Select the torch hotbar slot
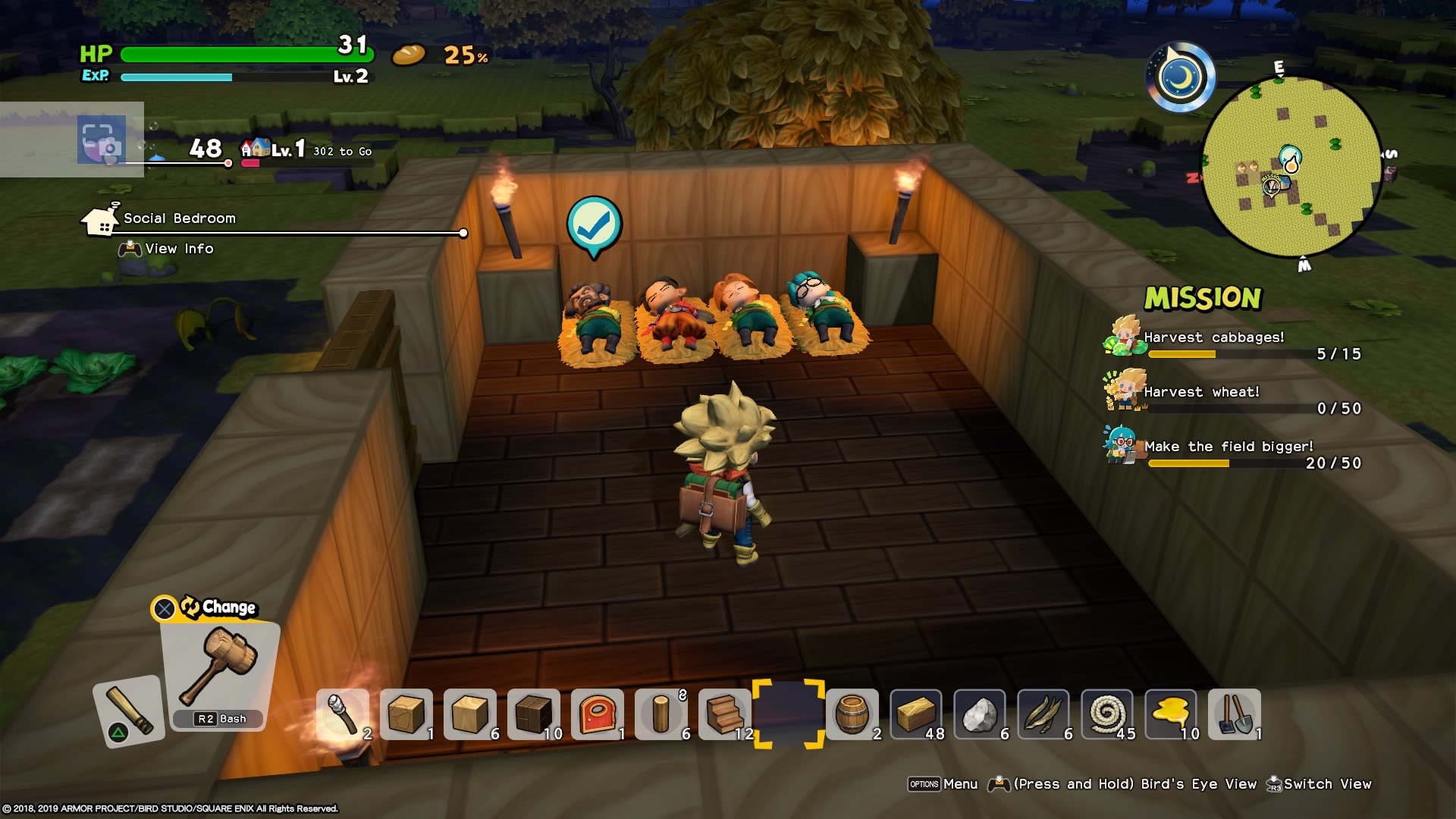This screenshot has height=819, width=1456. click(343, 714)
